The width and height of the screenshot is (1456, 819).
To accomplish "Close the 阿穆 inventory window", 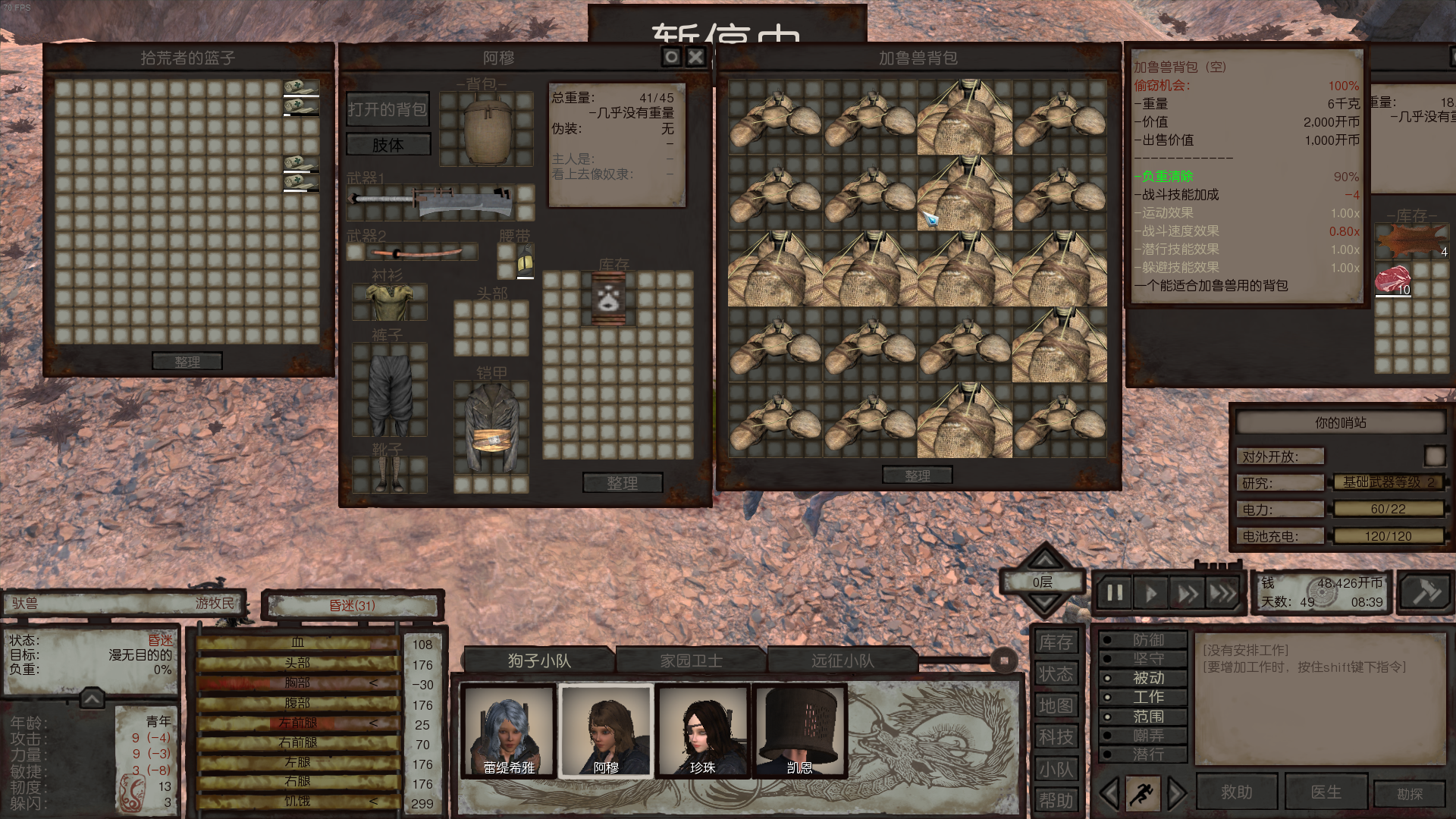I will (x=695, y=57).
